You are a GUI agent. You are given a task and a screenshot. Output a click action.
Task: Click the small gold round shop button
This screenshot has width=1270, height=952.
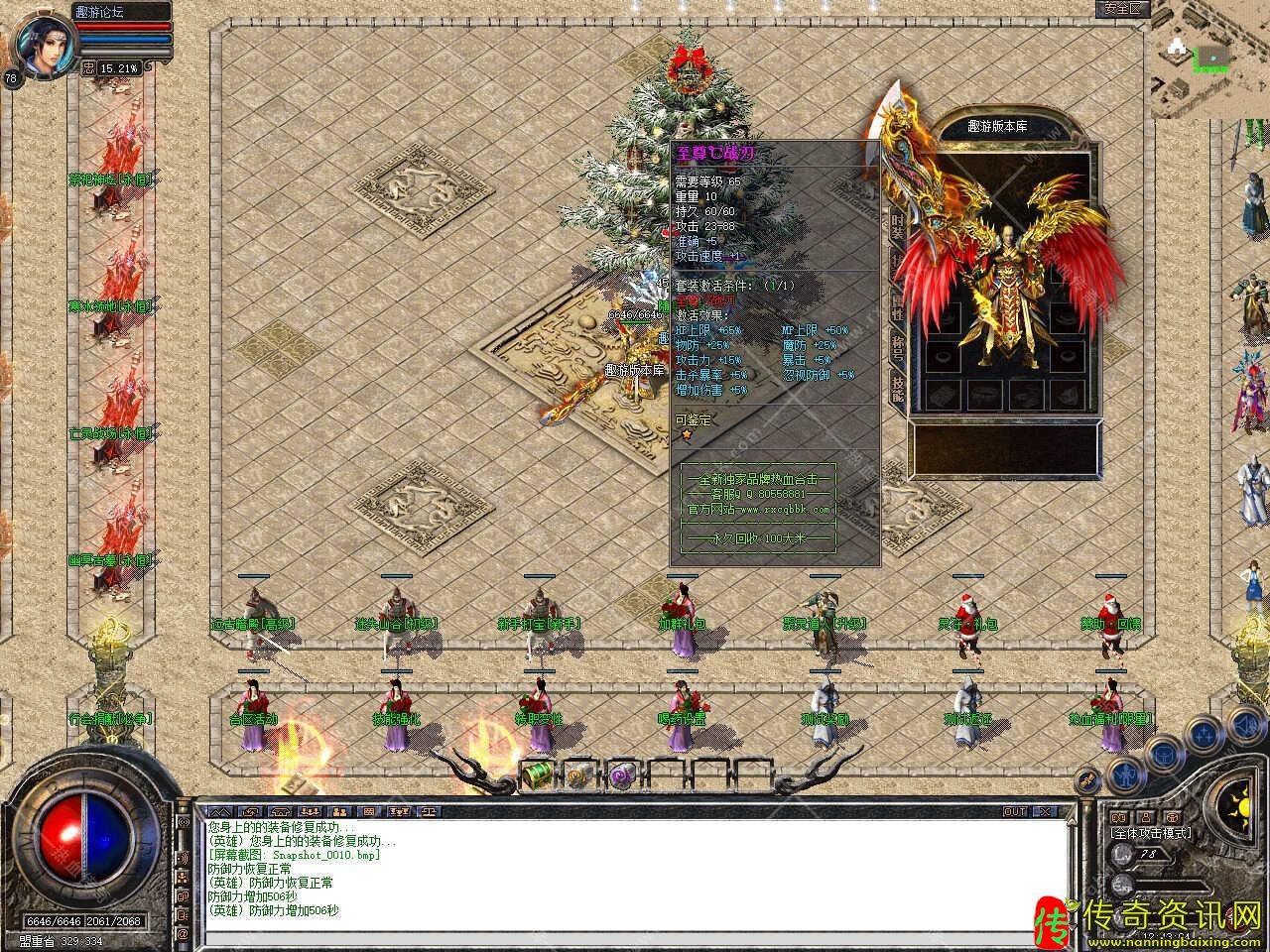(1088, 779)
